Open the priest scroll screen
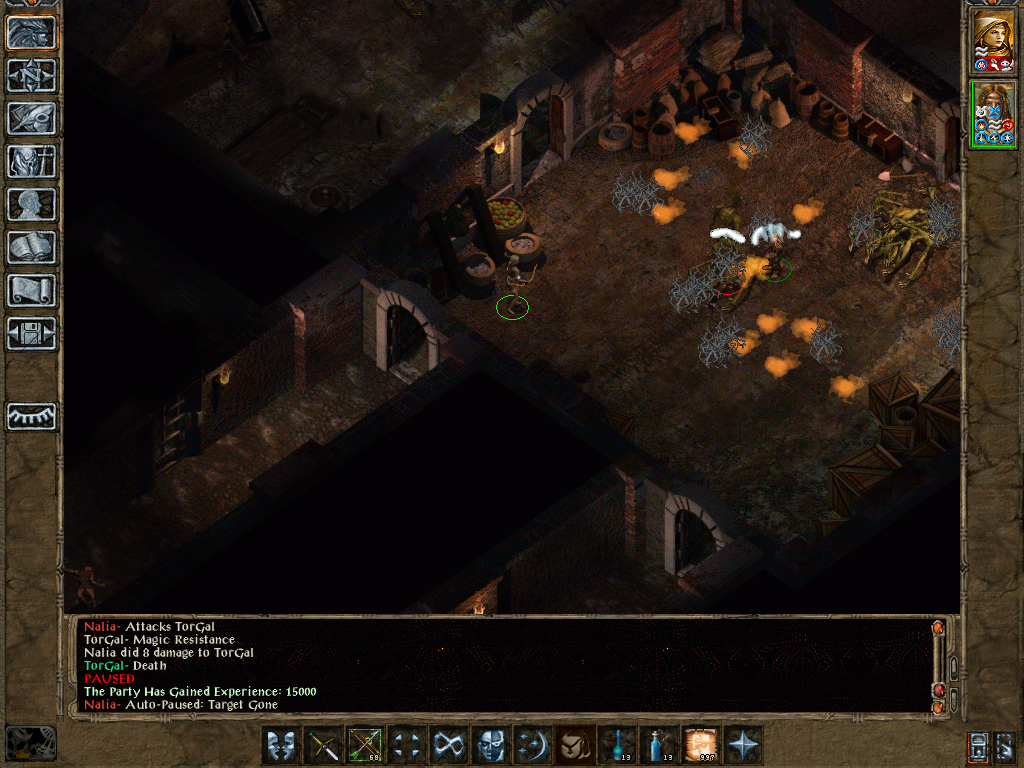Image resolution: width=1024 pixels, height=768 pixels. point(32,290)
